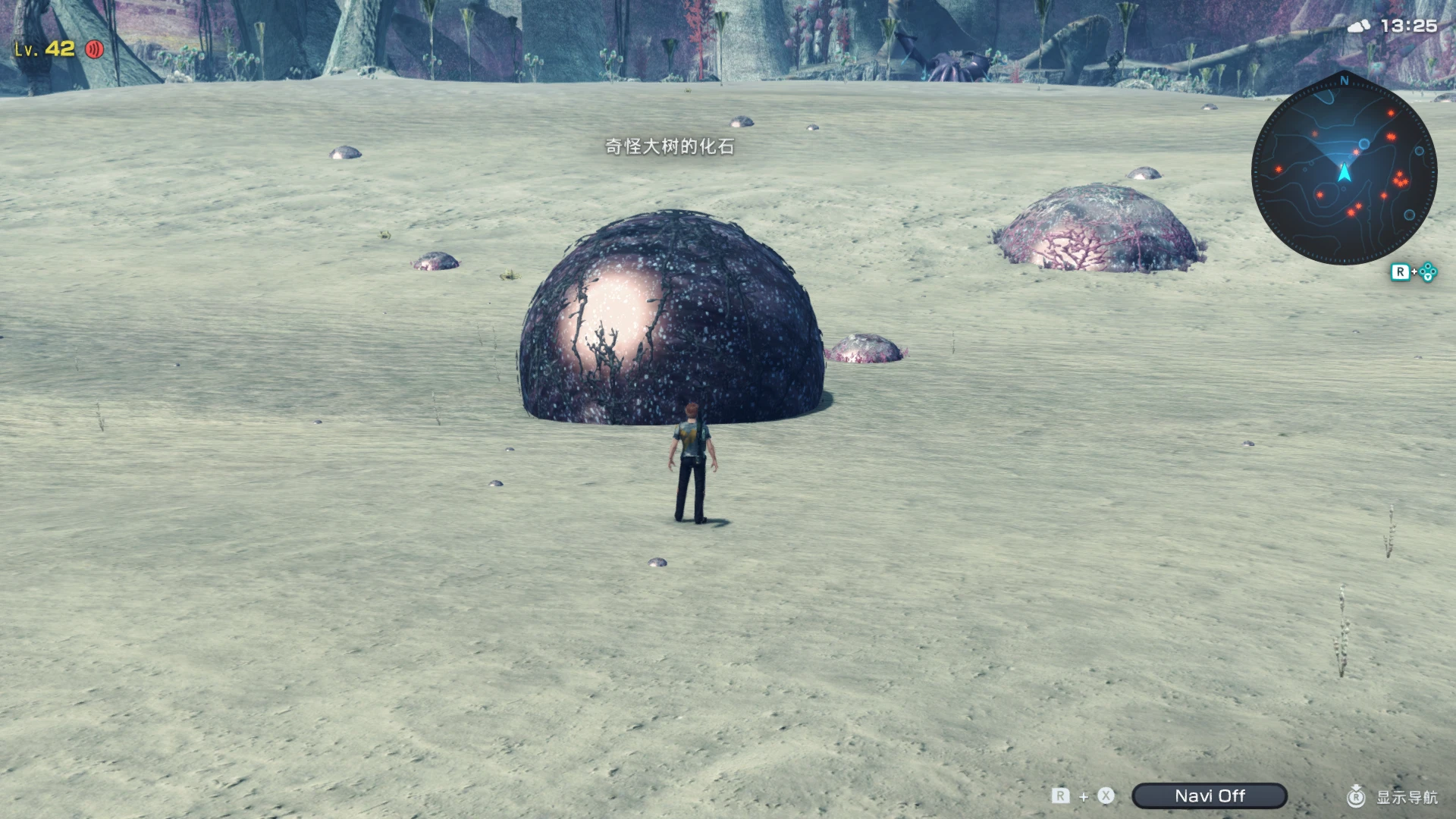Toggle the minimap compass north marker N
This screenshot has width=1456, height=819.
(1343, 81)
